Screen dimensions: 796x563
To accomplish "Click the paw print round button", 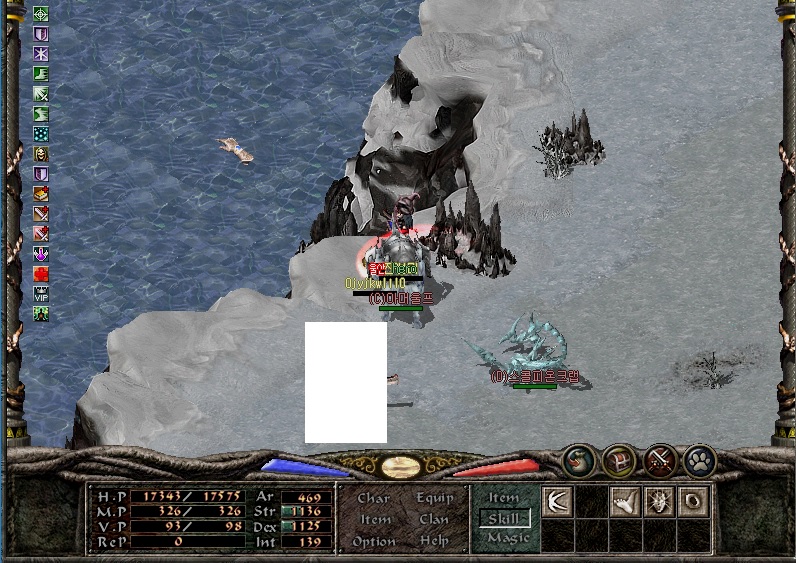I will point(700,461).
